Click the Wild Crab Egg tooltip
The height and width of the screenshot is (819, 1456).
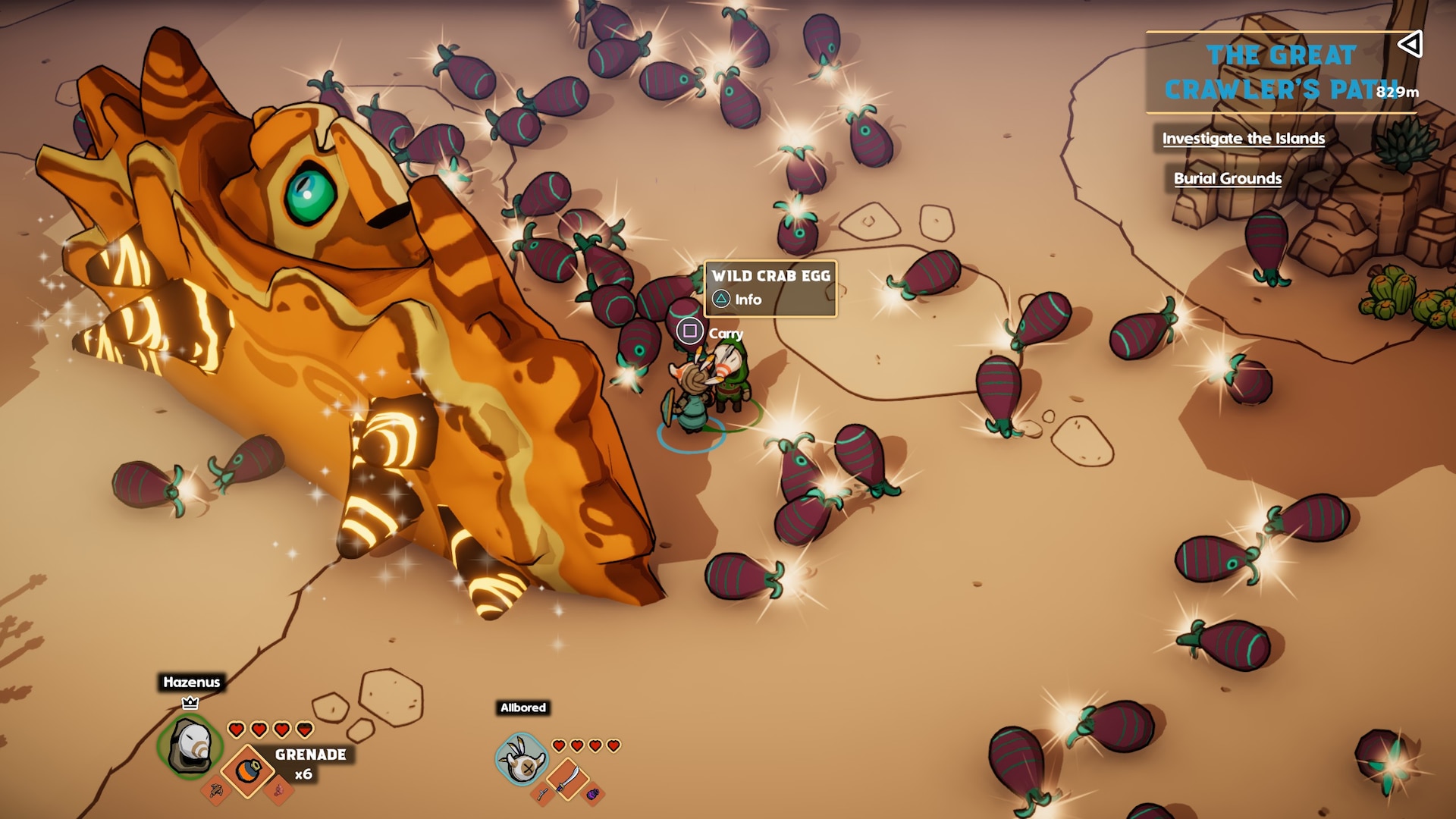770,287
